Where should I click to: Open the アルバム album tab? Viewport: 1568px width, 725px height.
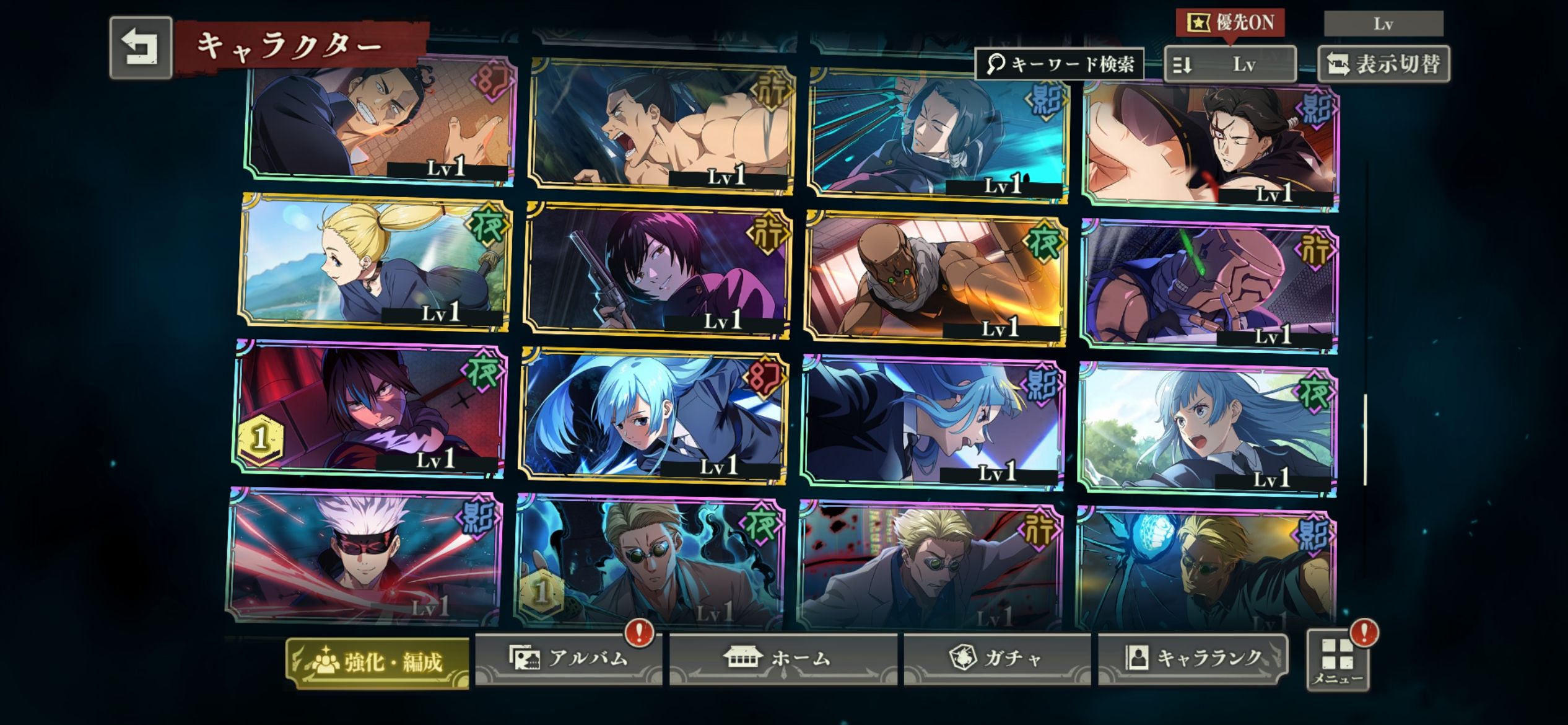pyautogui.click(x=568, y=658)
